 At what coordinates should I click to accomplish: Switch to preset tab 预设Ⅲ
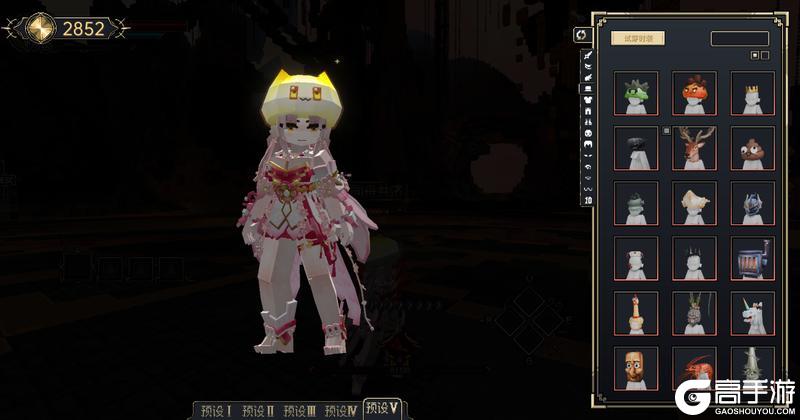[300, 410]
